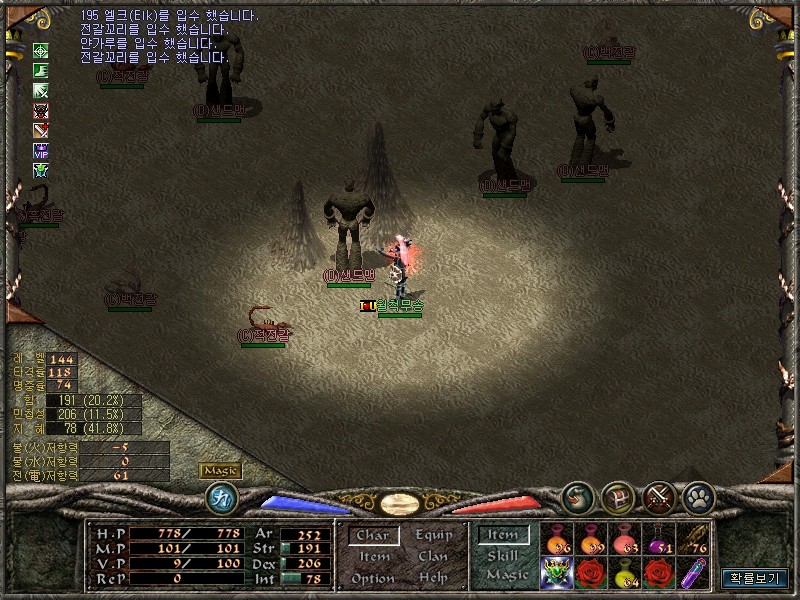Activate the blue rune orb button
The height and width of the screenshot is (600, 800).
[x=220, y=497]
